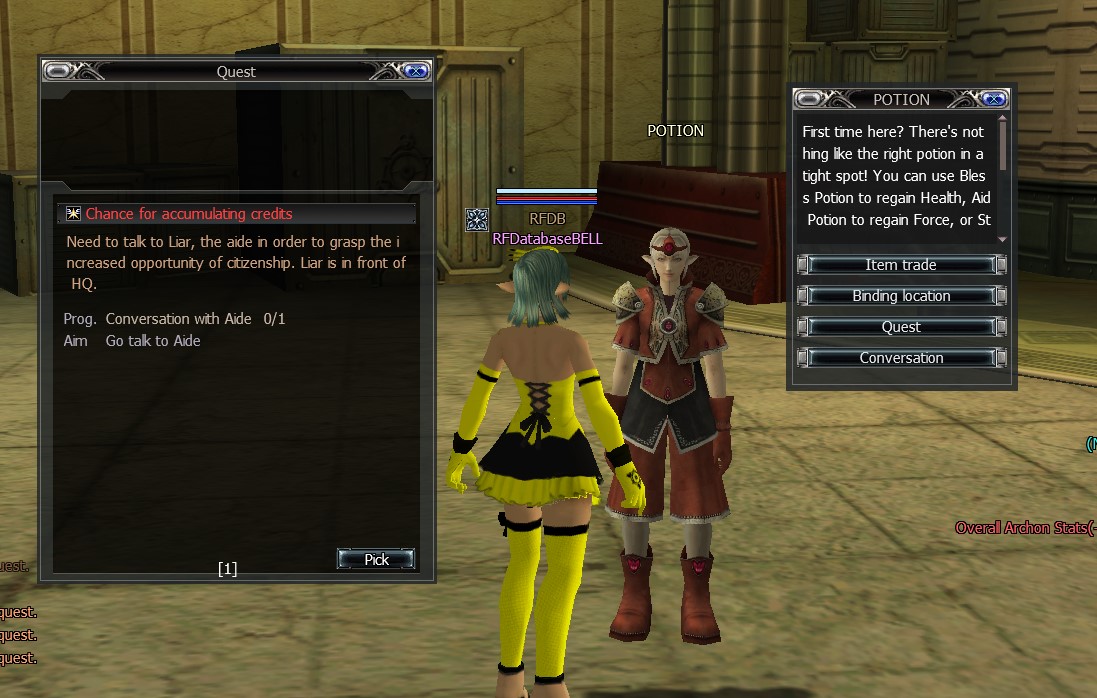This screenshot has height=698, width=1097.
Task: Click the oval button left of Quest title
Action: click(x=59, y=71)
